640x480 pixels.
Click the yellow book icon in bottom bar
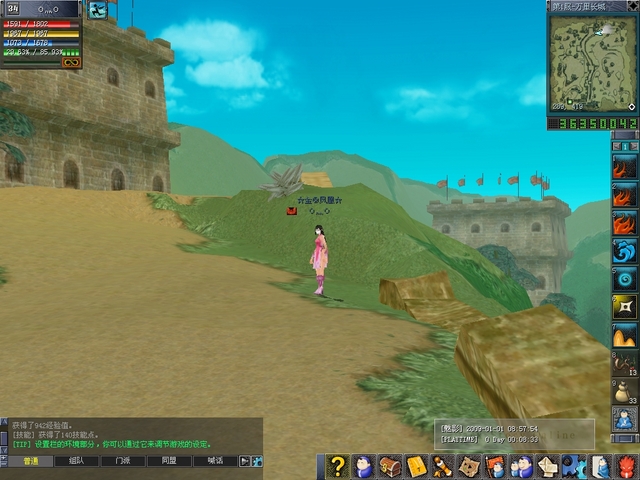point(416,466)
